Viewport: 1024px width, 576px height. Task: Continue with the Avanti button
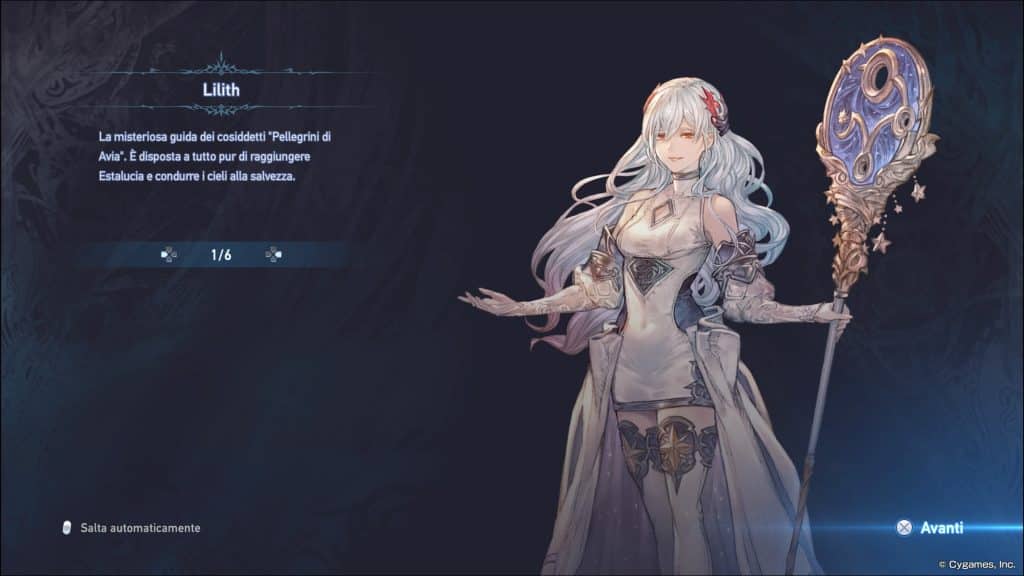[x=931, y=527]
